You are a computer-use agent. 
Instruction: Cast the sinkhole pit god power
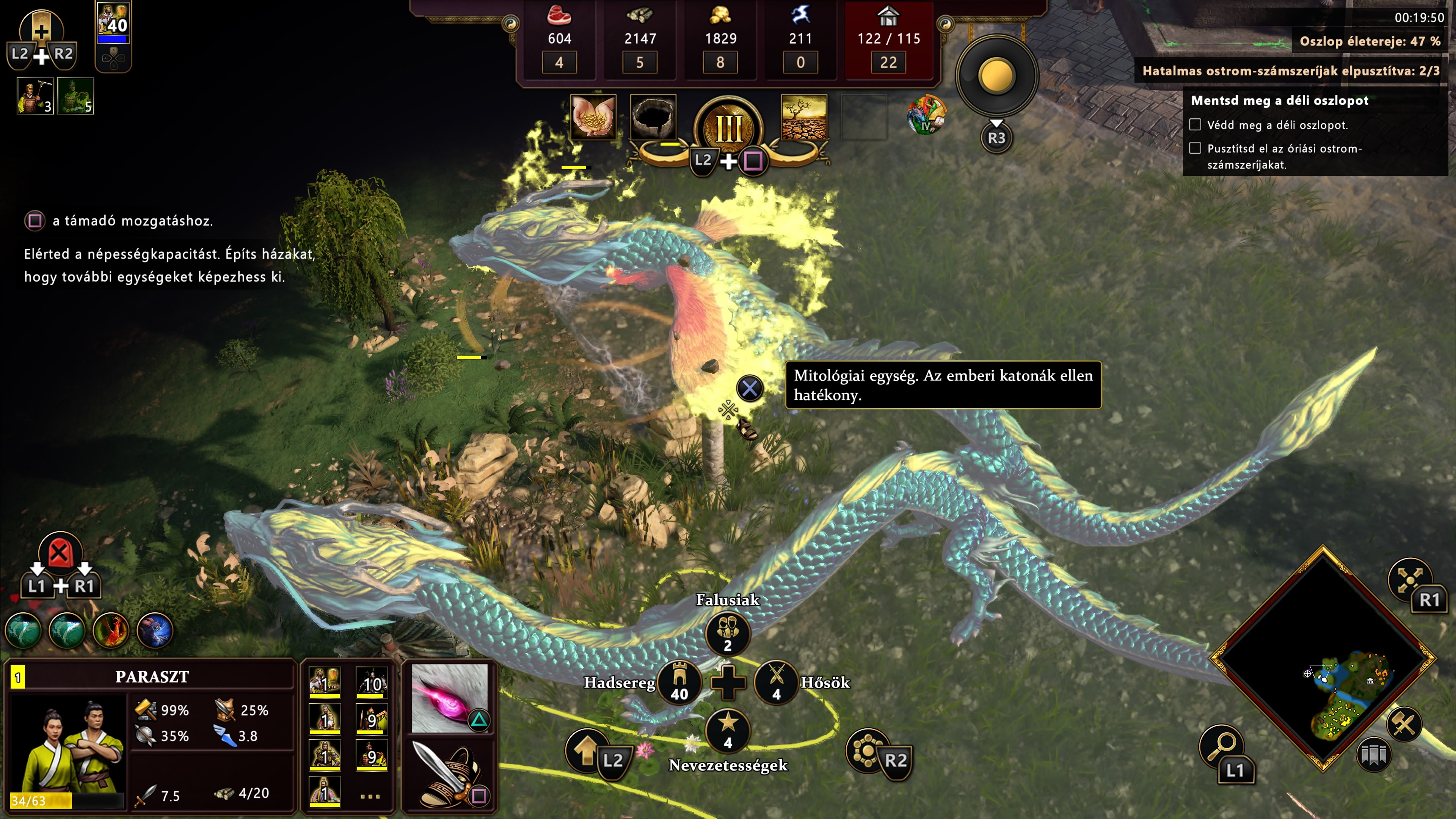click(653, 116)
